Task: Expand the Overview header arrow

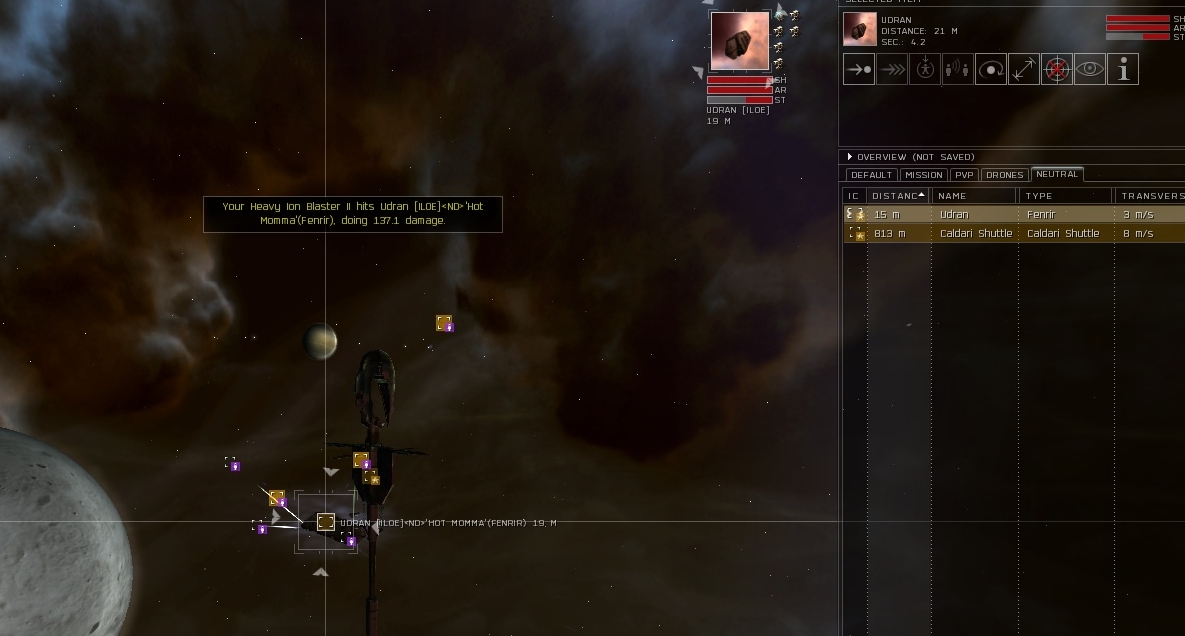Action: 850,157
